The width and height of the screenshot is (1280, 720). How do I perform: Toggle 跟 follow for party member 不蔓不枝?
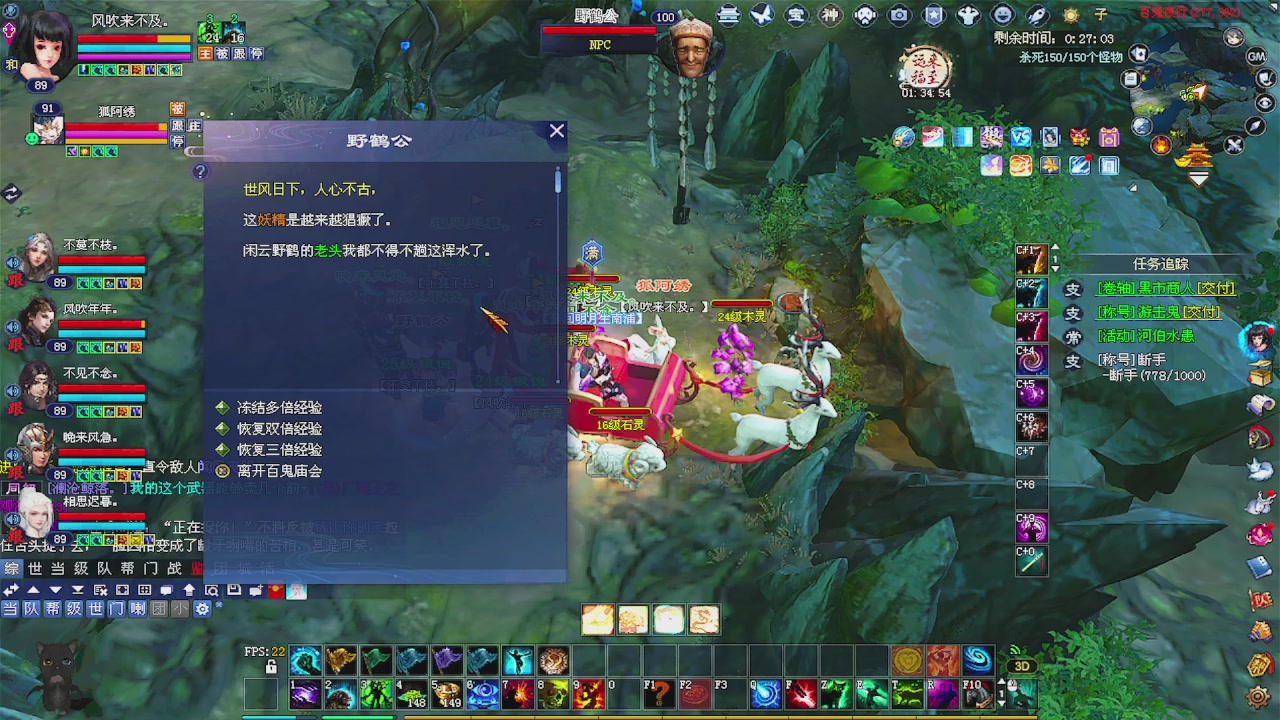point(16,282)
